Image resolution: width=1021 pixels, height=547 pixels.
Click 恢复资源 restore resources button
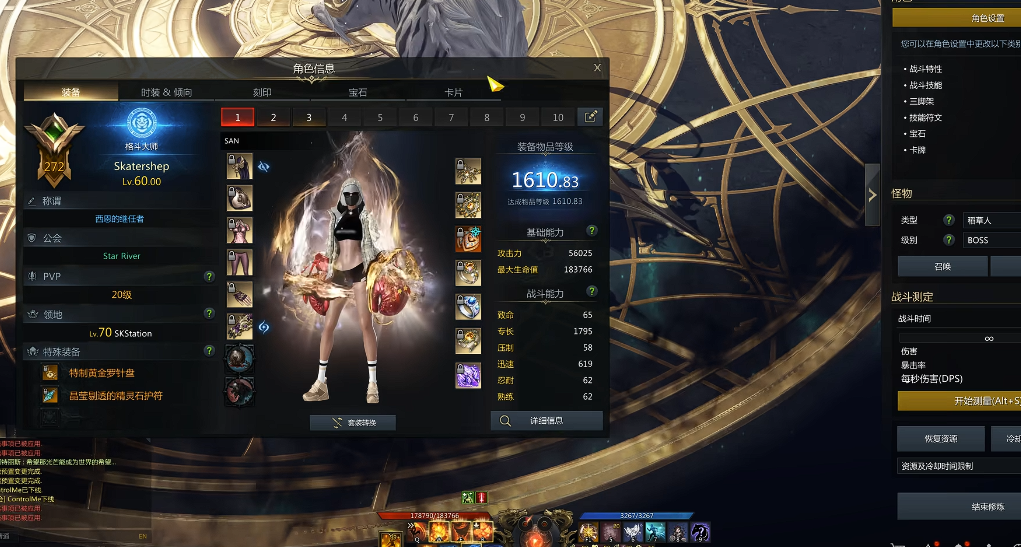[941, 439]
